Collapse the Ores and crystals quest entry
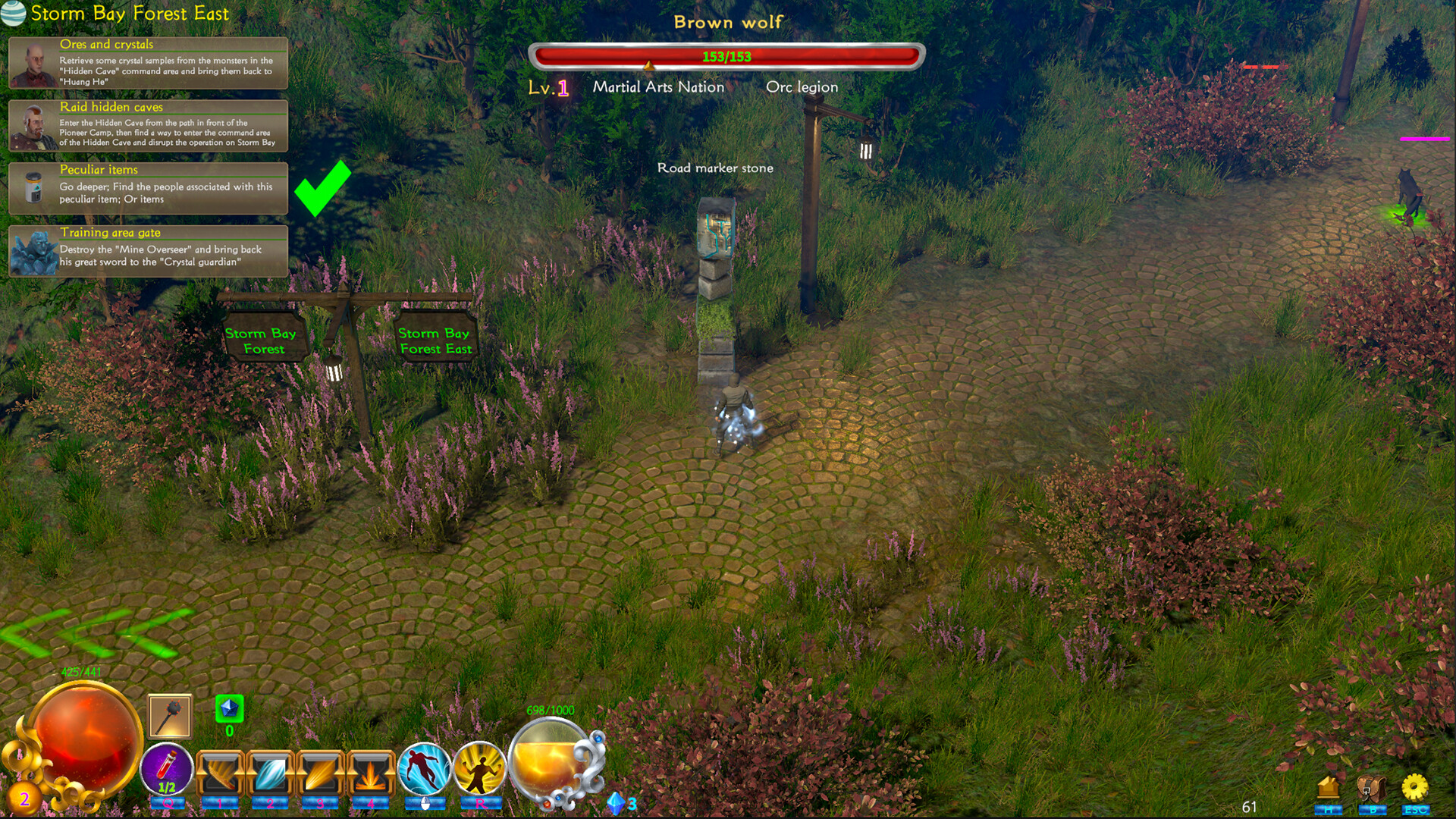The width and height of the screenshot is (1456, 819). click(x=107, y=45)
